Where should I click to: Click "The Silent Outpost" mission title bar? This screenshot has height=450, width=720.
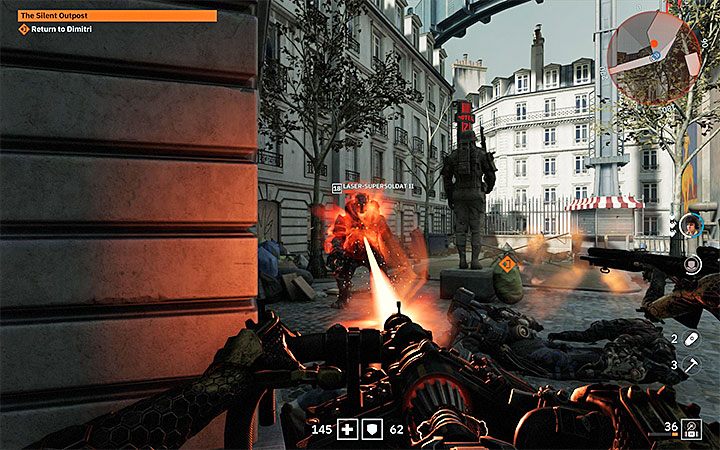(x=117, y=15)
